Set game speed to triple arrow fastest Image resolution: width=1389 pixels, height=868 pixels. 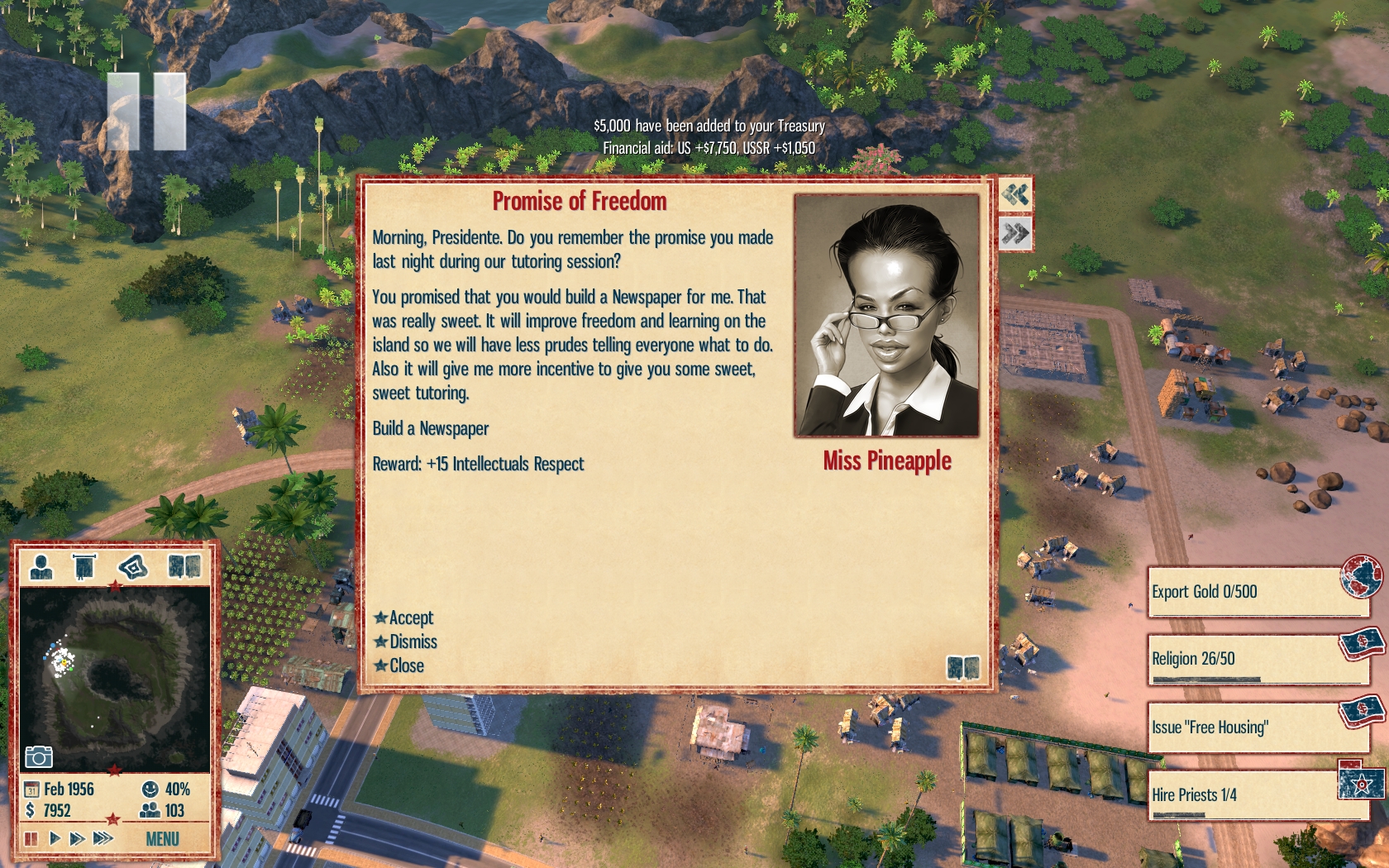(x=103, y=839)
